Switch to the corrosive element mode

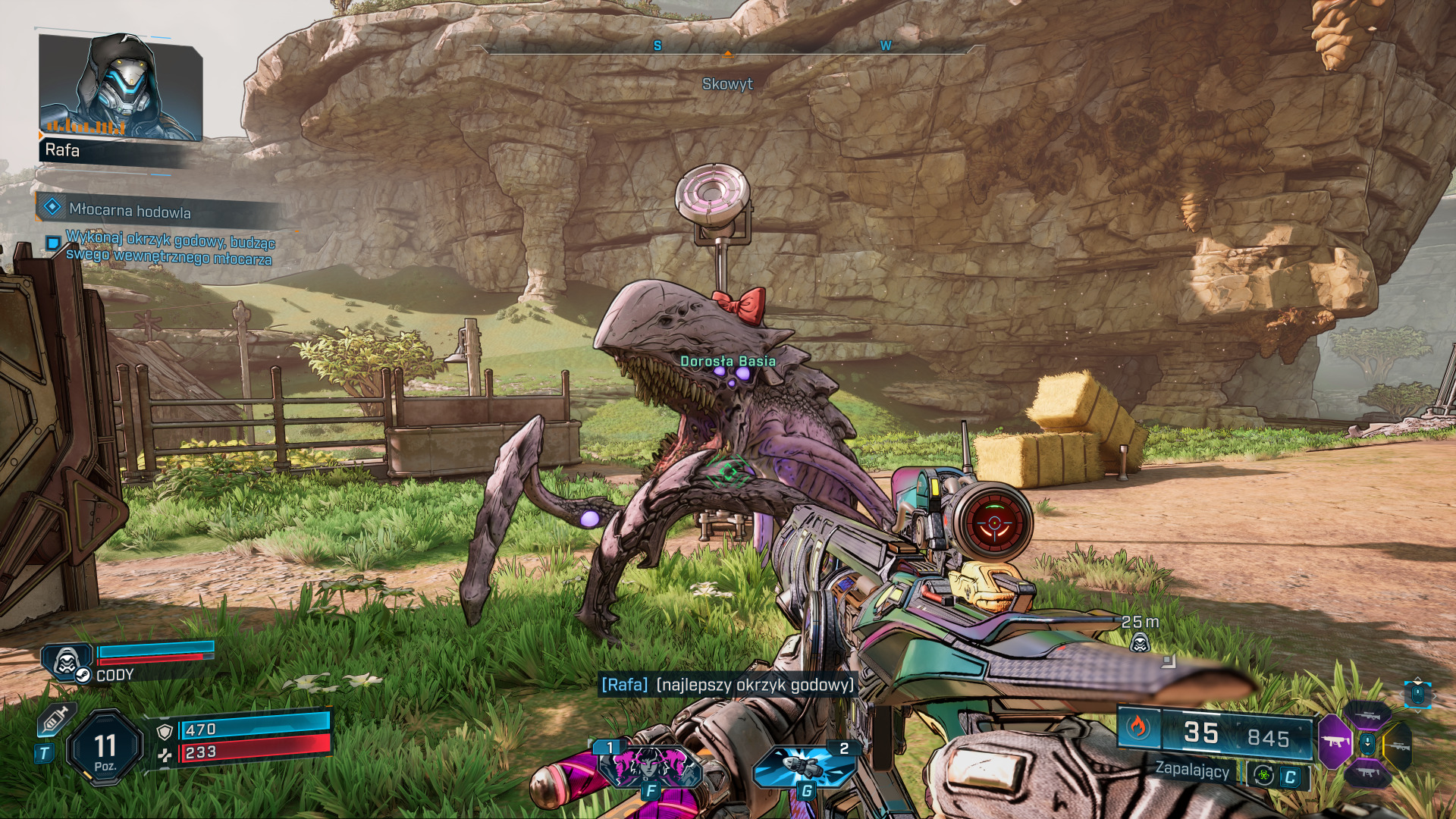[1263, 775]
